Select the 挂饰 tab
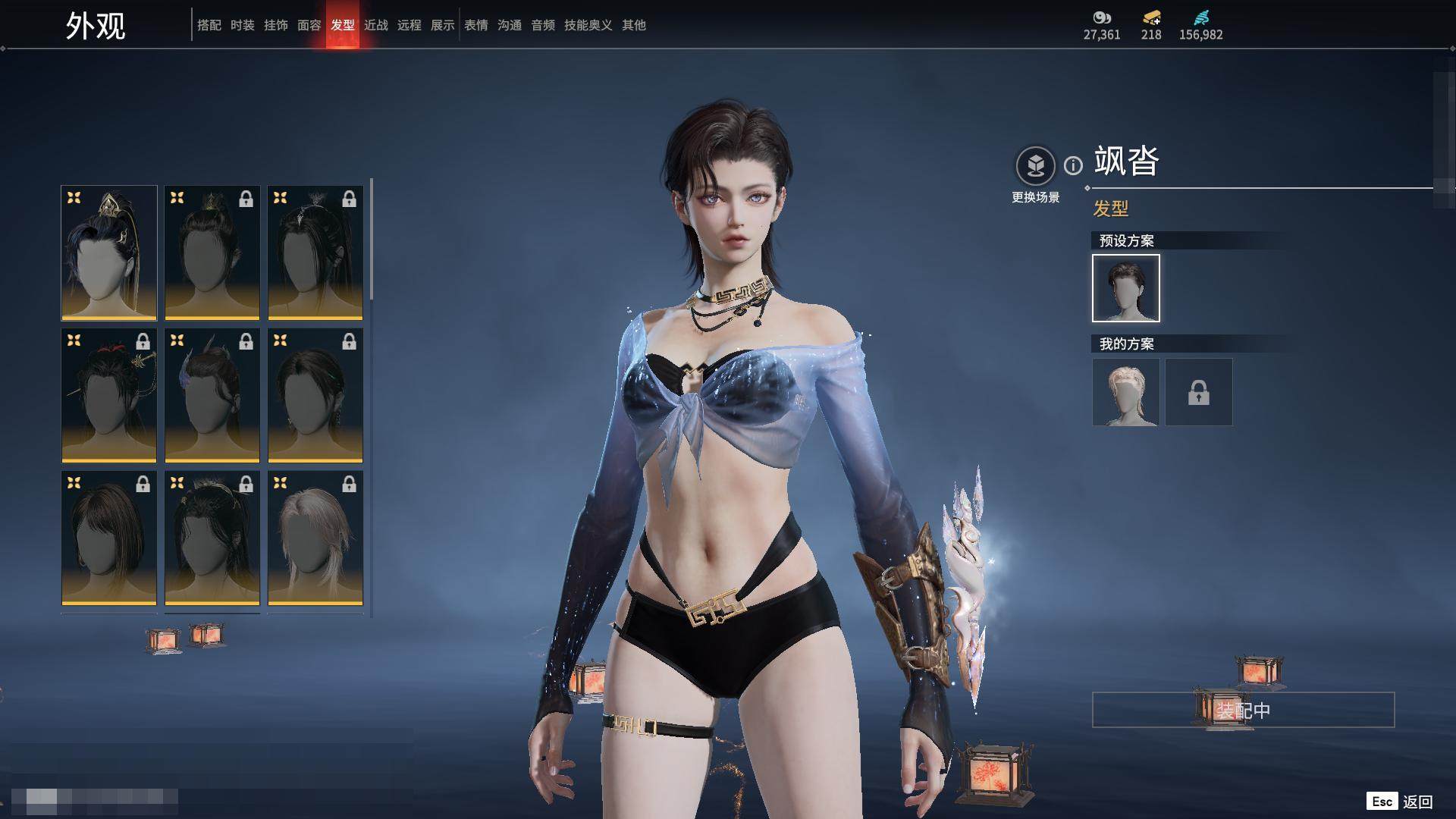Image resolution: width=1456 pixels, height=819 pixels. click(275, 25)
